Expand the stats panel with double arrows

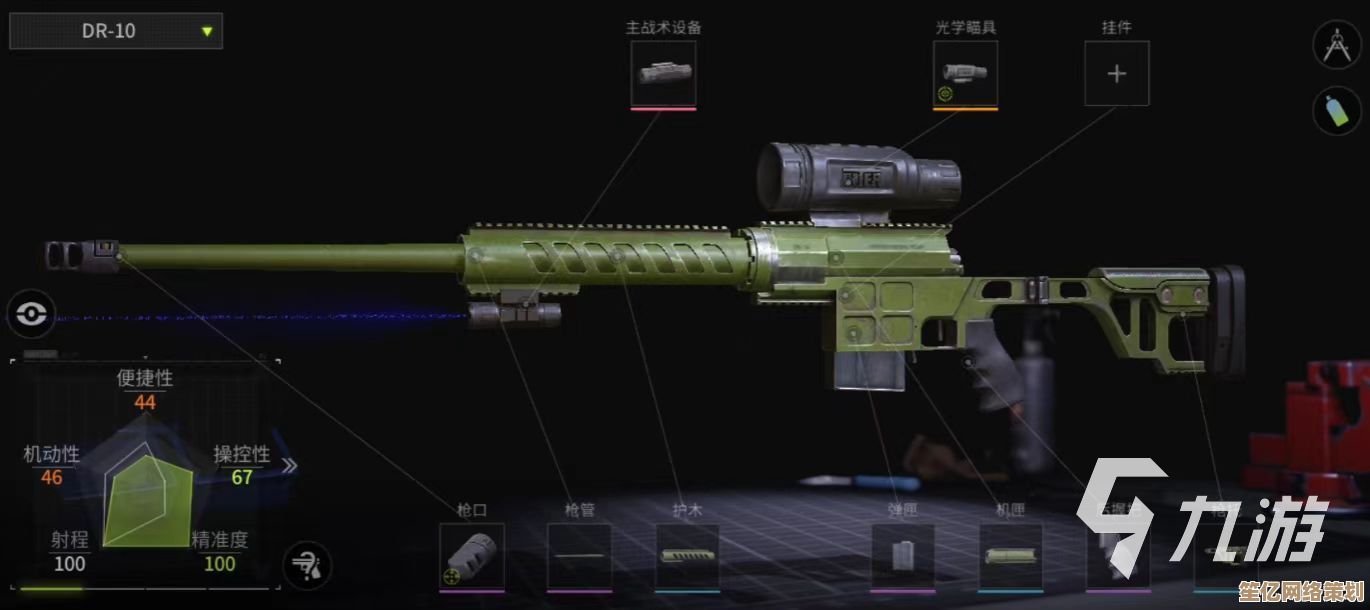[289, 465]
